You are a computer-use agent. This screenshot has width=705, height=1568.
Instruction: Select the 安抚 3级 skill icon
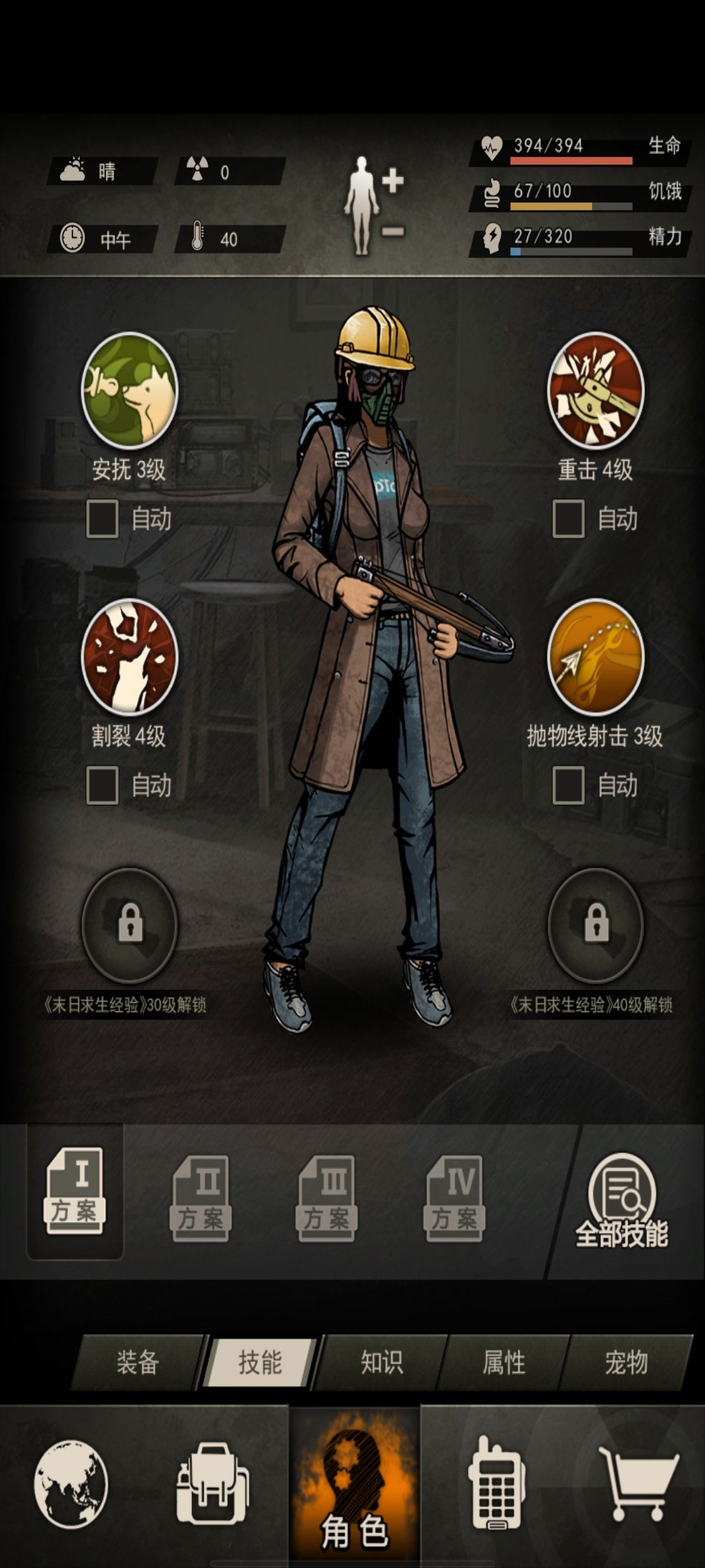point(129,391)
